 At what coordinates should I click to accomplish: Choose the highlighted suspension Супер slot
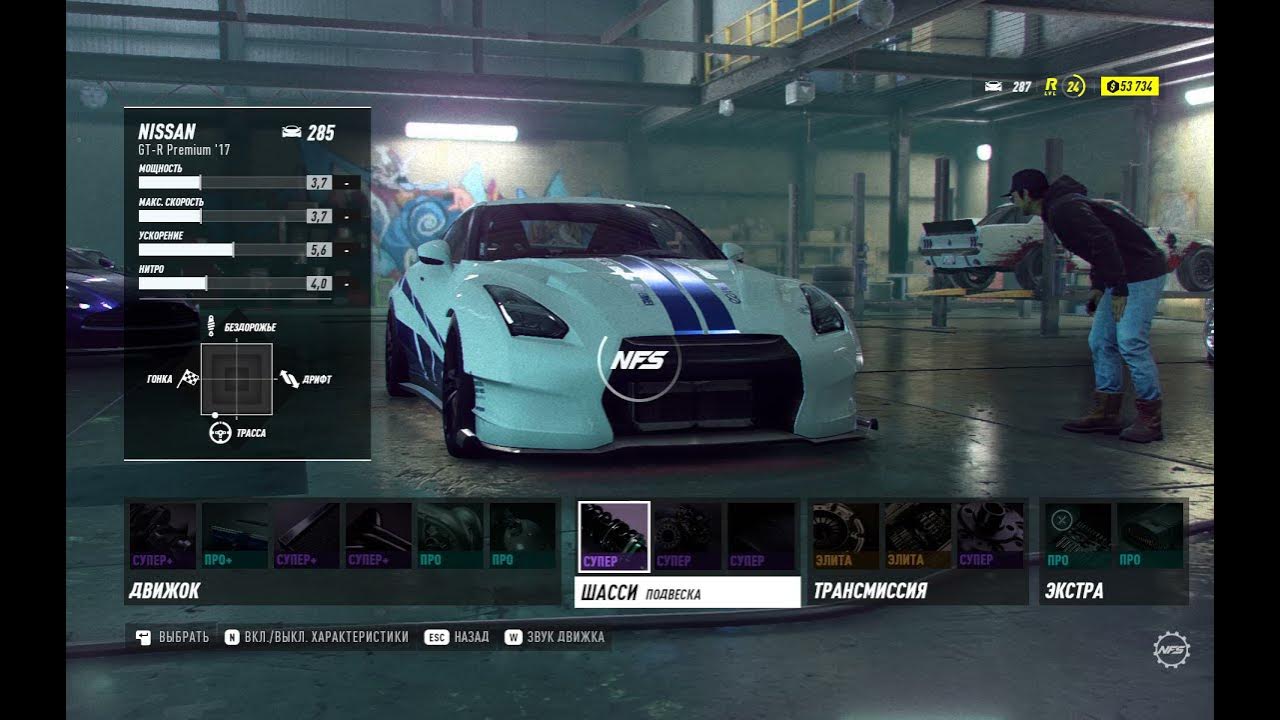point(614,536)
